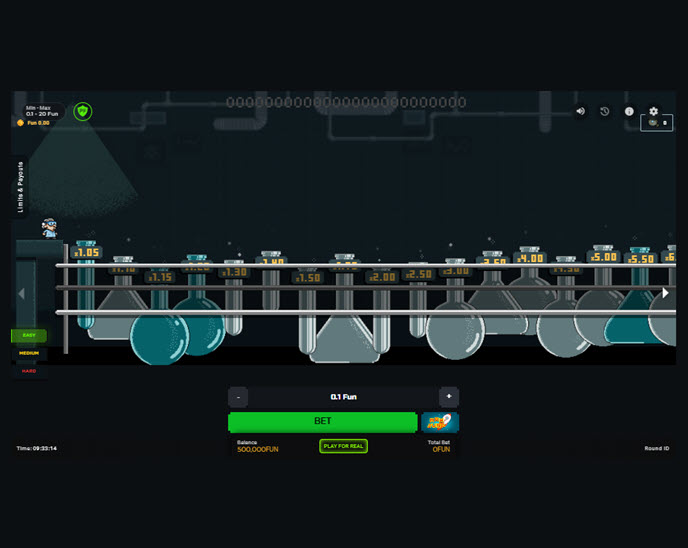
Task: Select the Easy difficulty level
Action: pyautogui.click(x=28, y=336)
